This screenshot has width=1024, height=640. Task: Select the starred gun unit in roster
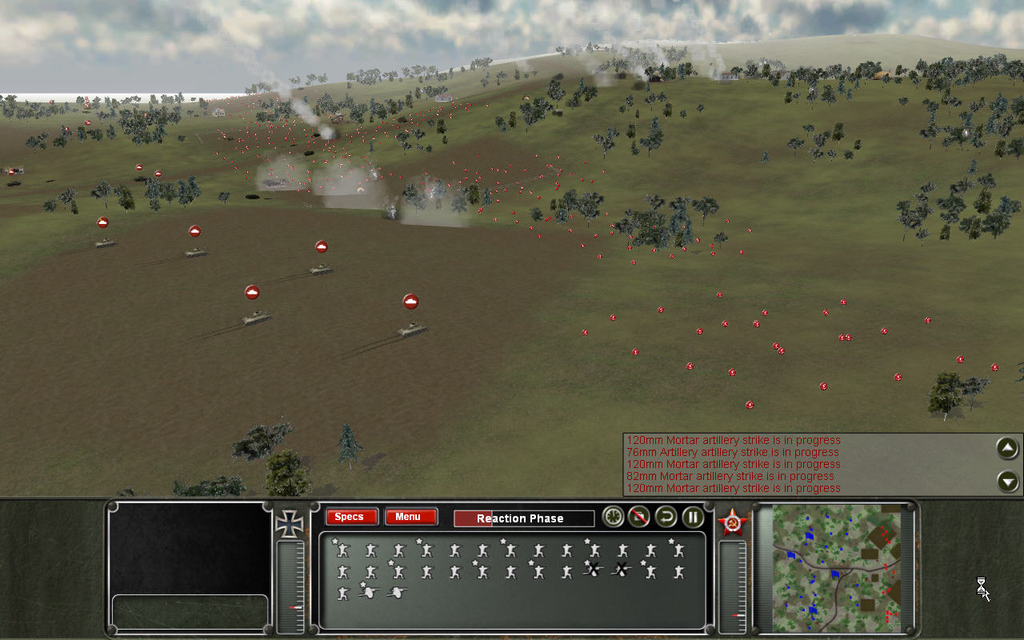[368, 592]
